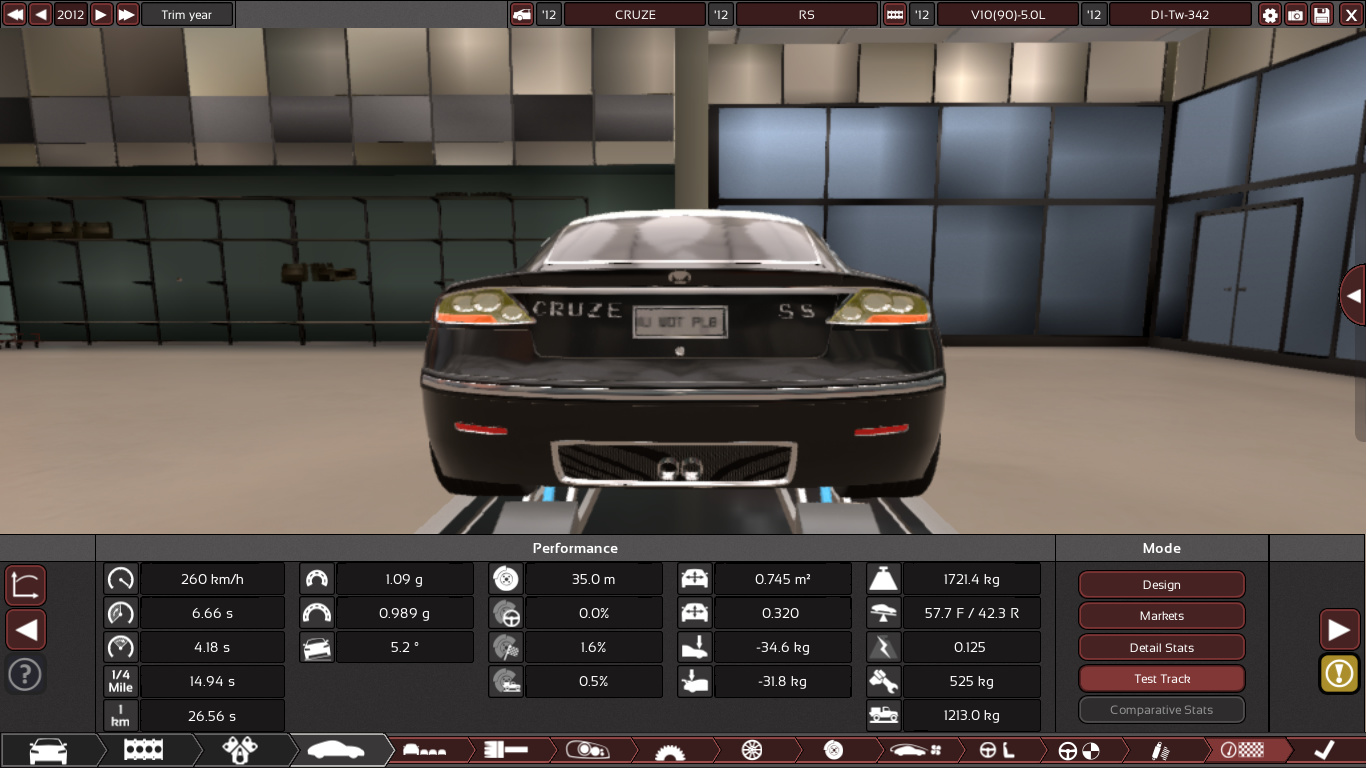Close the designer with the X button
Viewport: 1368px width, 768px height.
1351,15
